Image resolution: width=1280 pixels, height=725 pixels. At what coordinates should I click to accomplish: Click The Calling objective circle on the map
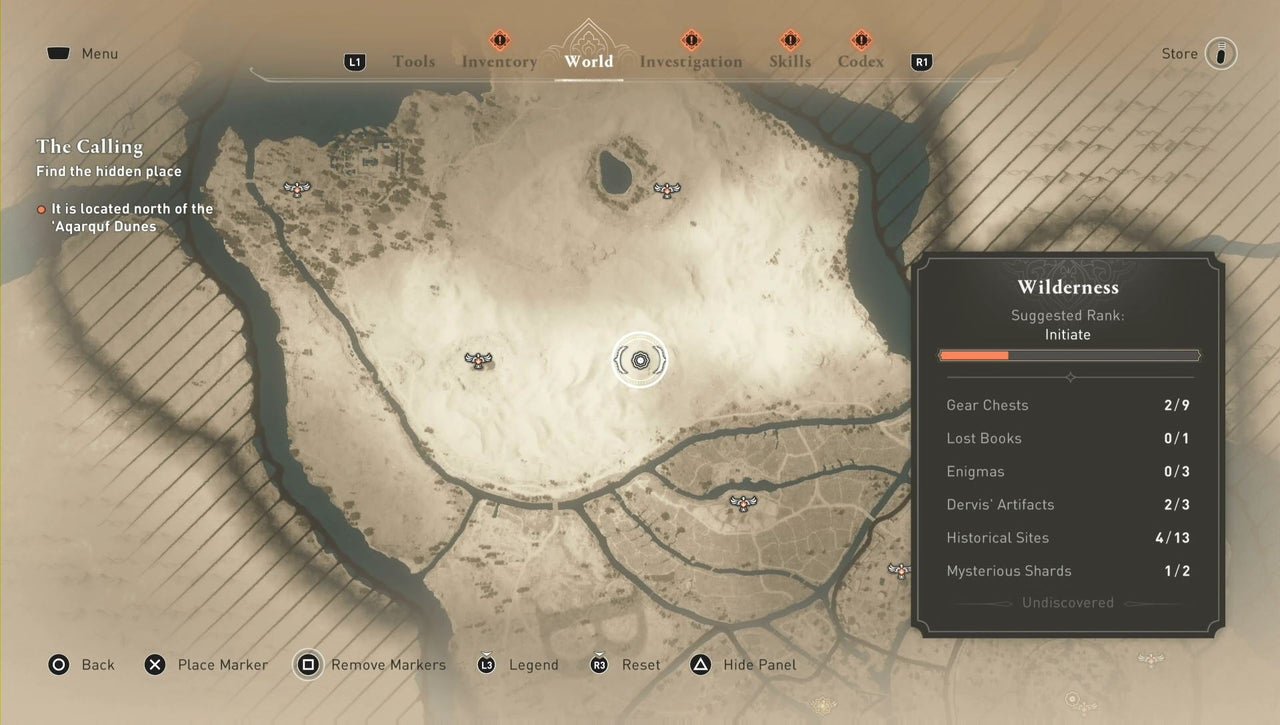pos(639,361)
